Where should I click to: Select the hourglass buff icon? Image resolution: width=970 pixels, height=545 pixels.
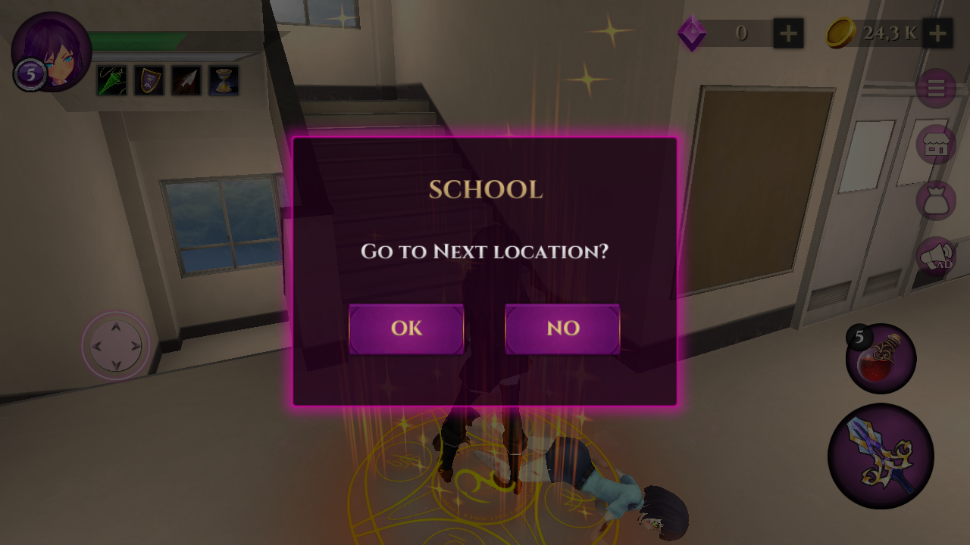pos(223,80)
